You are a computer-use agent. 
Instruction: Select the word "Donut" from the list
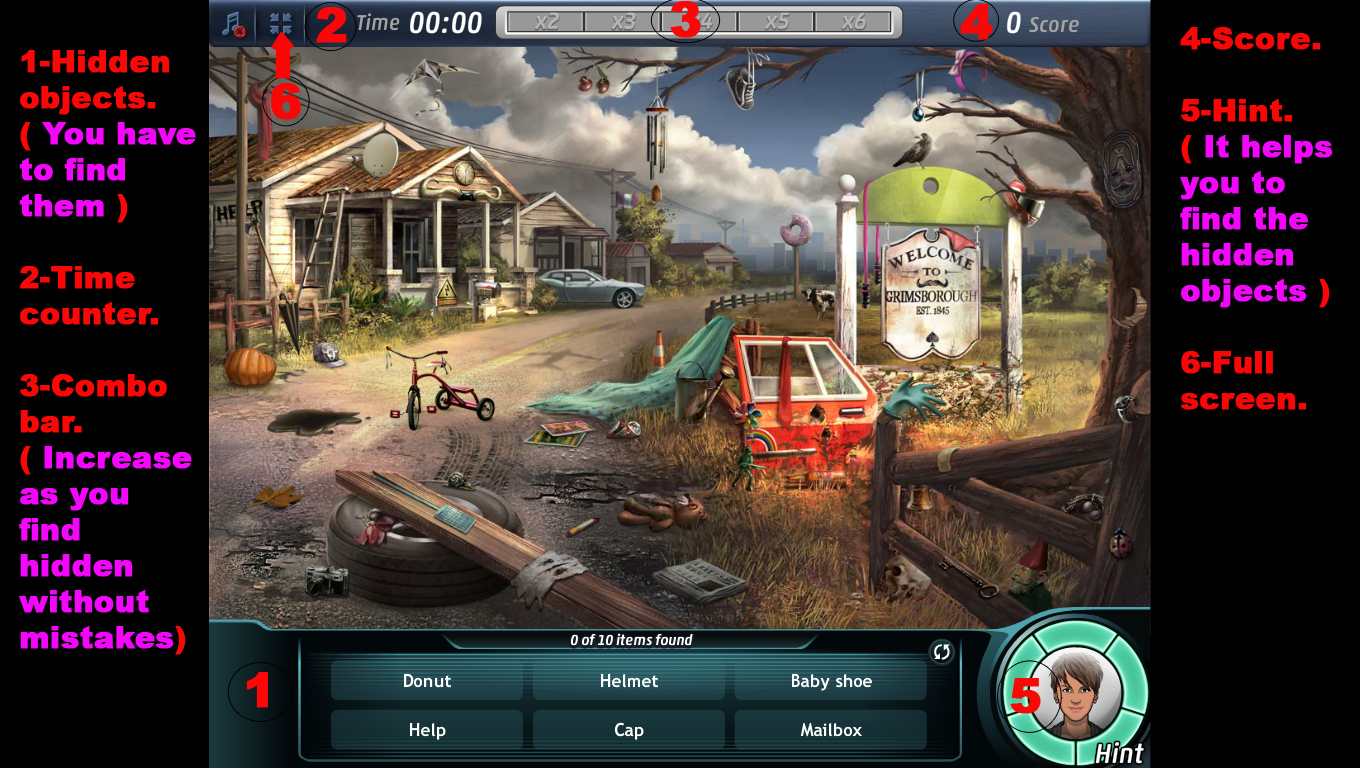tap(427, 681)
